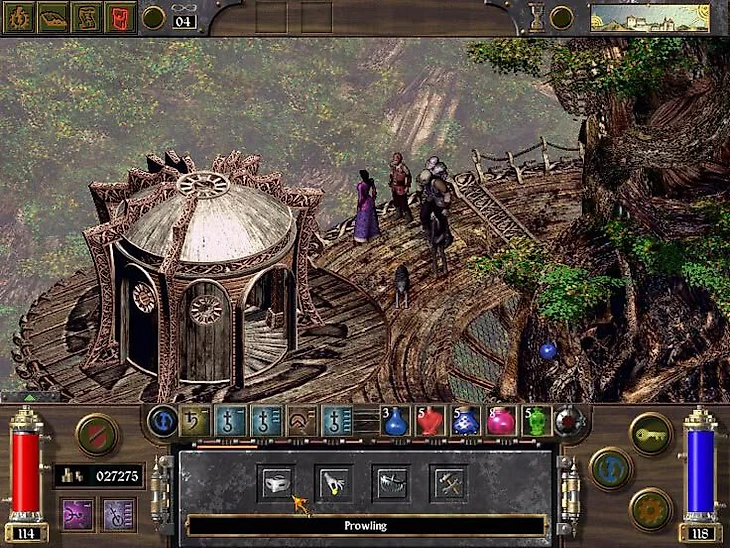This screenshot has width=730, height=548.
Task: Select the pink potion hotbar slot
Action: click(500, 422)
